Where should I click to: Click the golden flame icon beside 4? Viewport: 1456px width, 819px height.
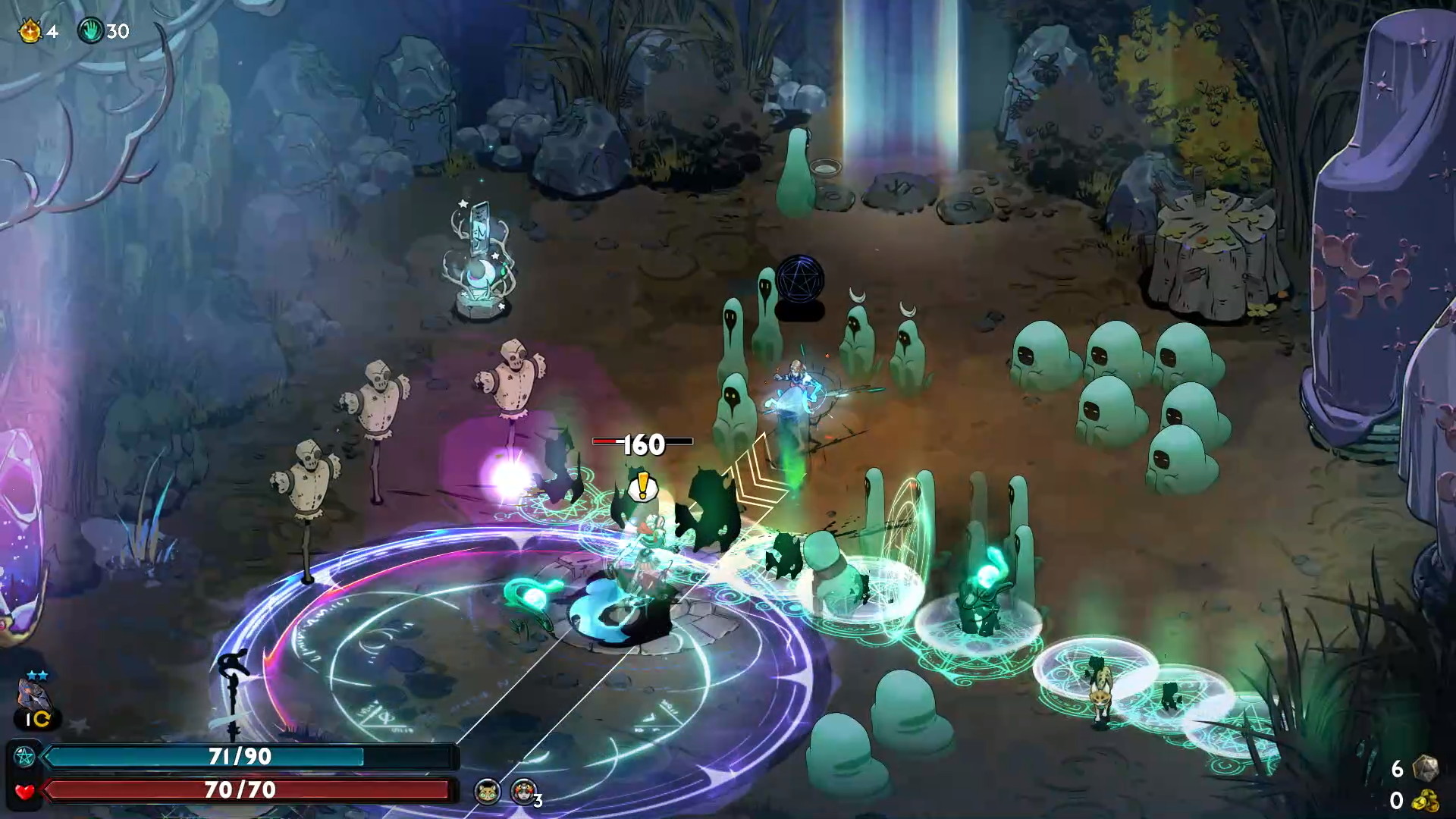pos(30,31)
